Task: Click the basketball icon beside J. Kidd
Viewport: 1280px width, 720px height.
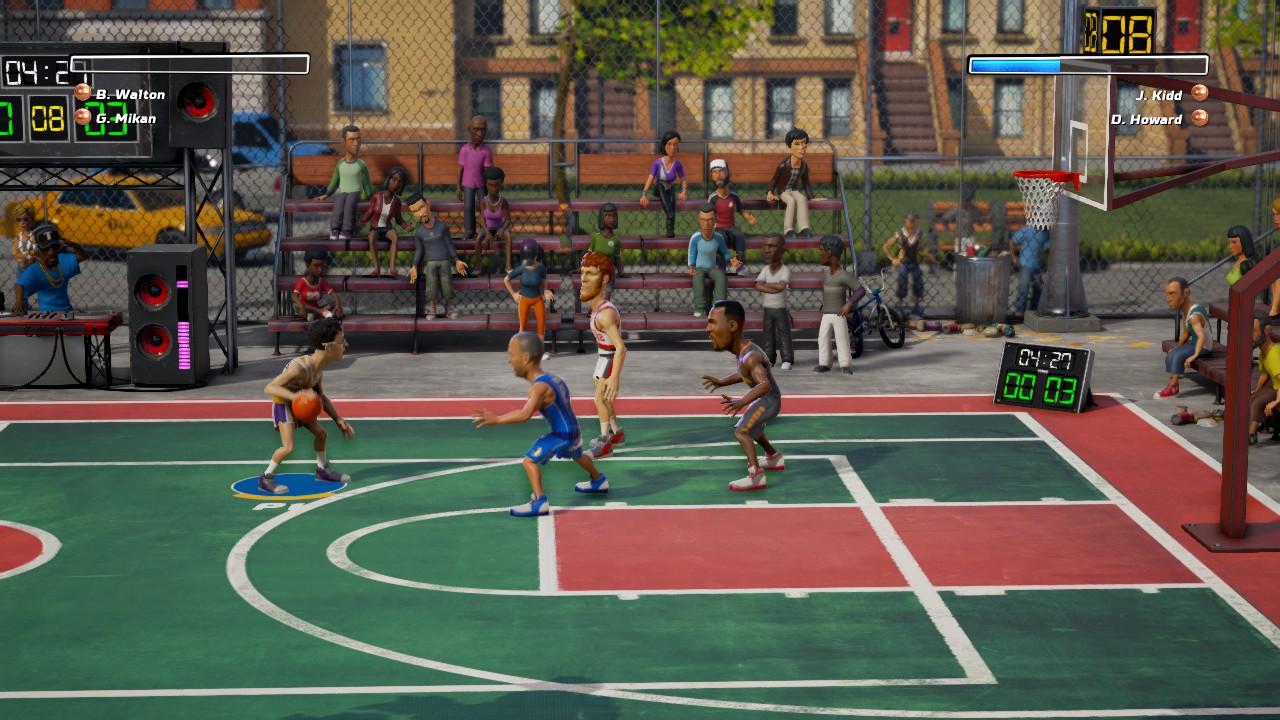Action: (1200, 94)
